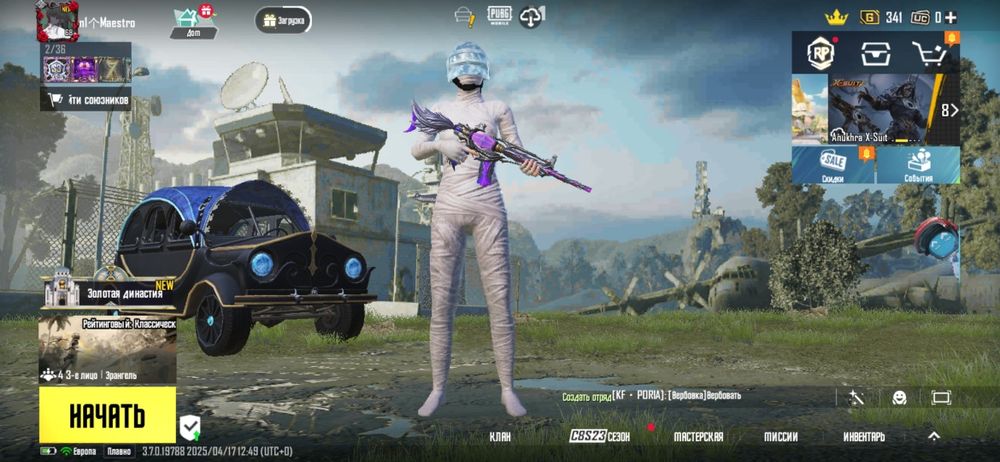Open the Скидки sale offers
This screenshot has height=462, width=1000.
point(834,165)
